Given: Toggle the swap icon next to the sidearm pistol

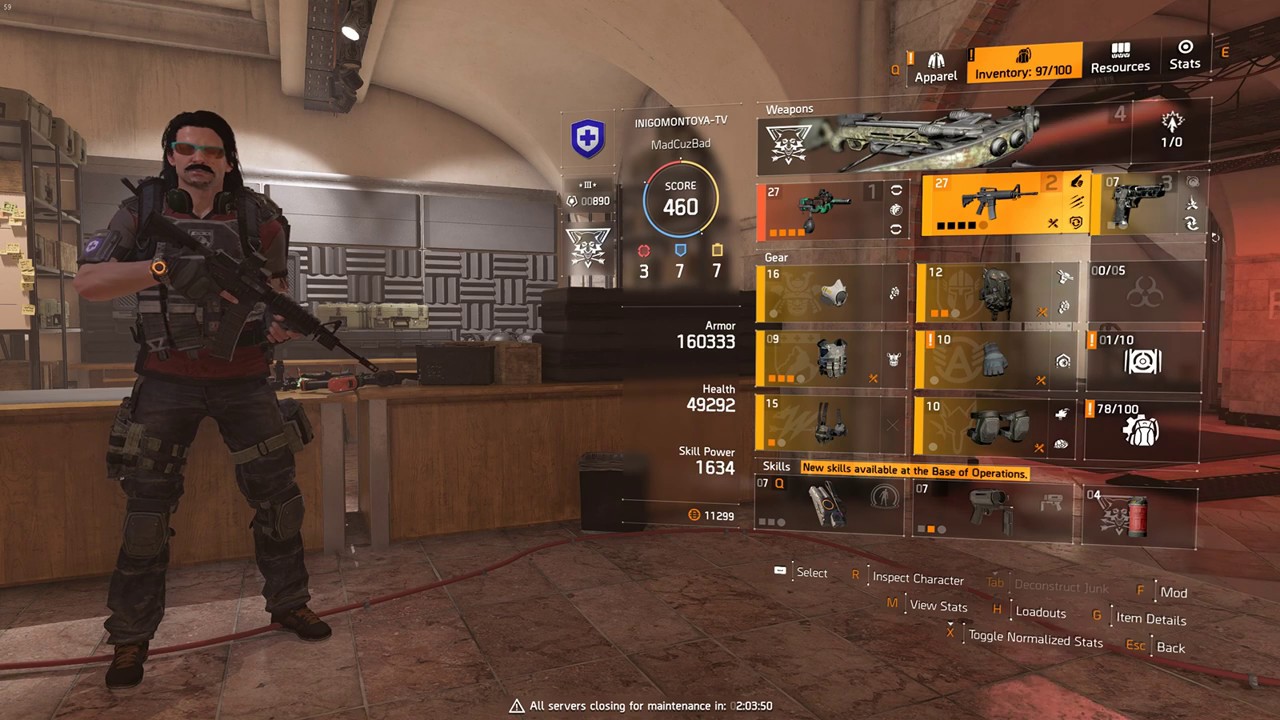Looking at the screenshot, I should tap(1191, 224).
